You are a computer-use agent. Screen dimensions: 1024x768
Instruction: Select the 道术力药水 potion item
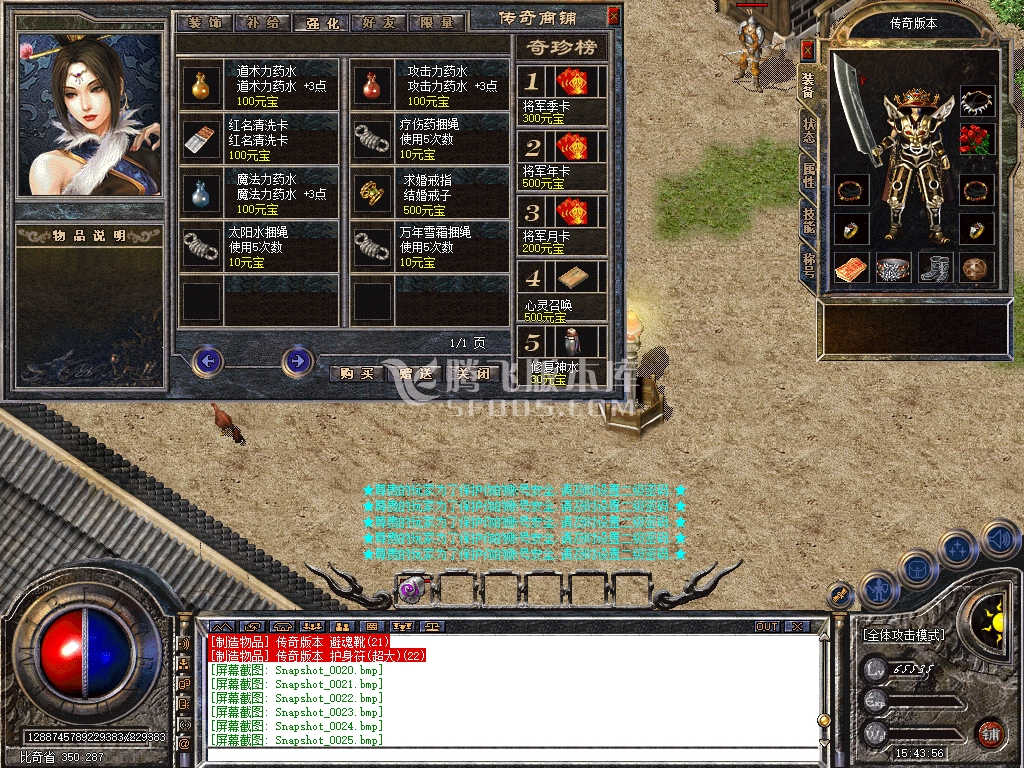203,86
